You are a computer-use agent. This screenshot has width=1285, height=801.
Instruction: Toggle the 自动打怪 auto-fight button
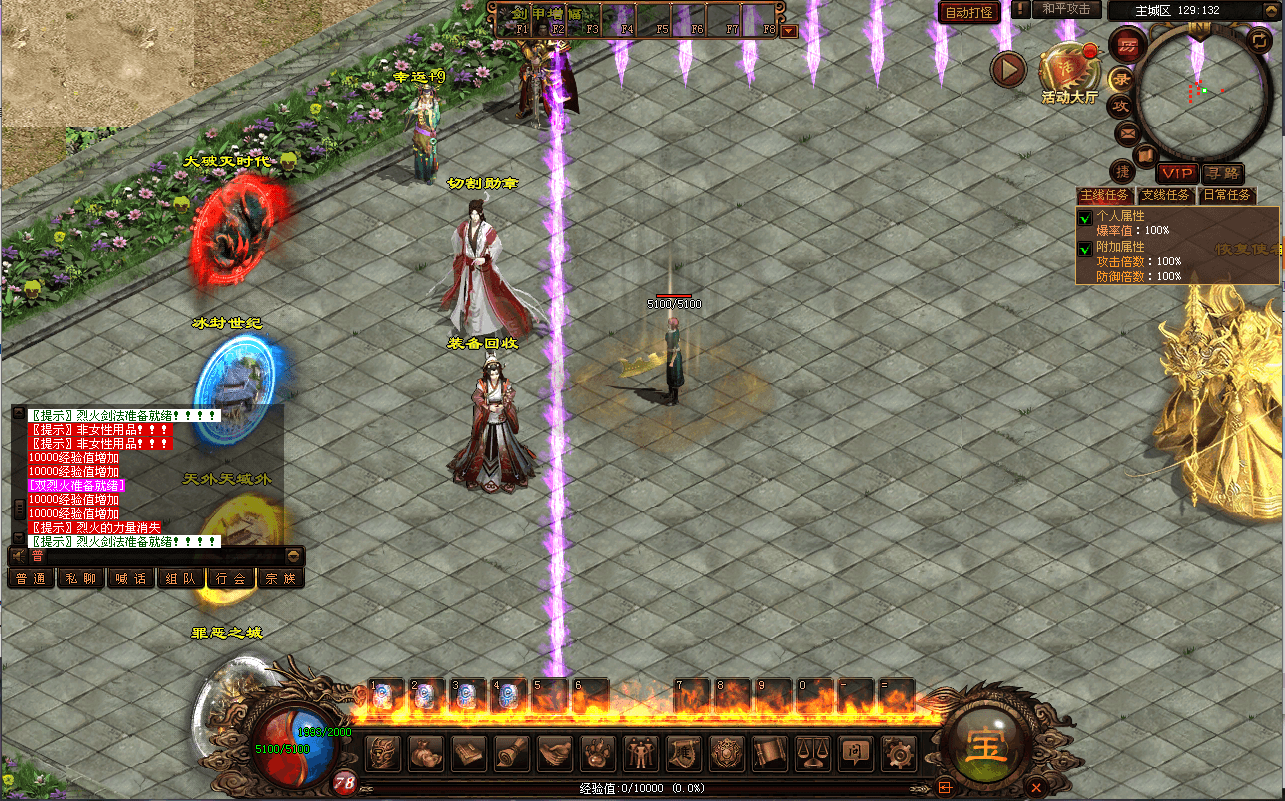[968, 13]
